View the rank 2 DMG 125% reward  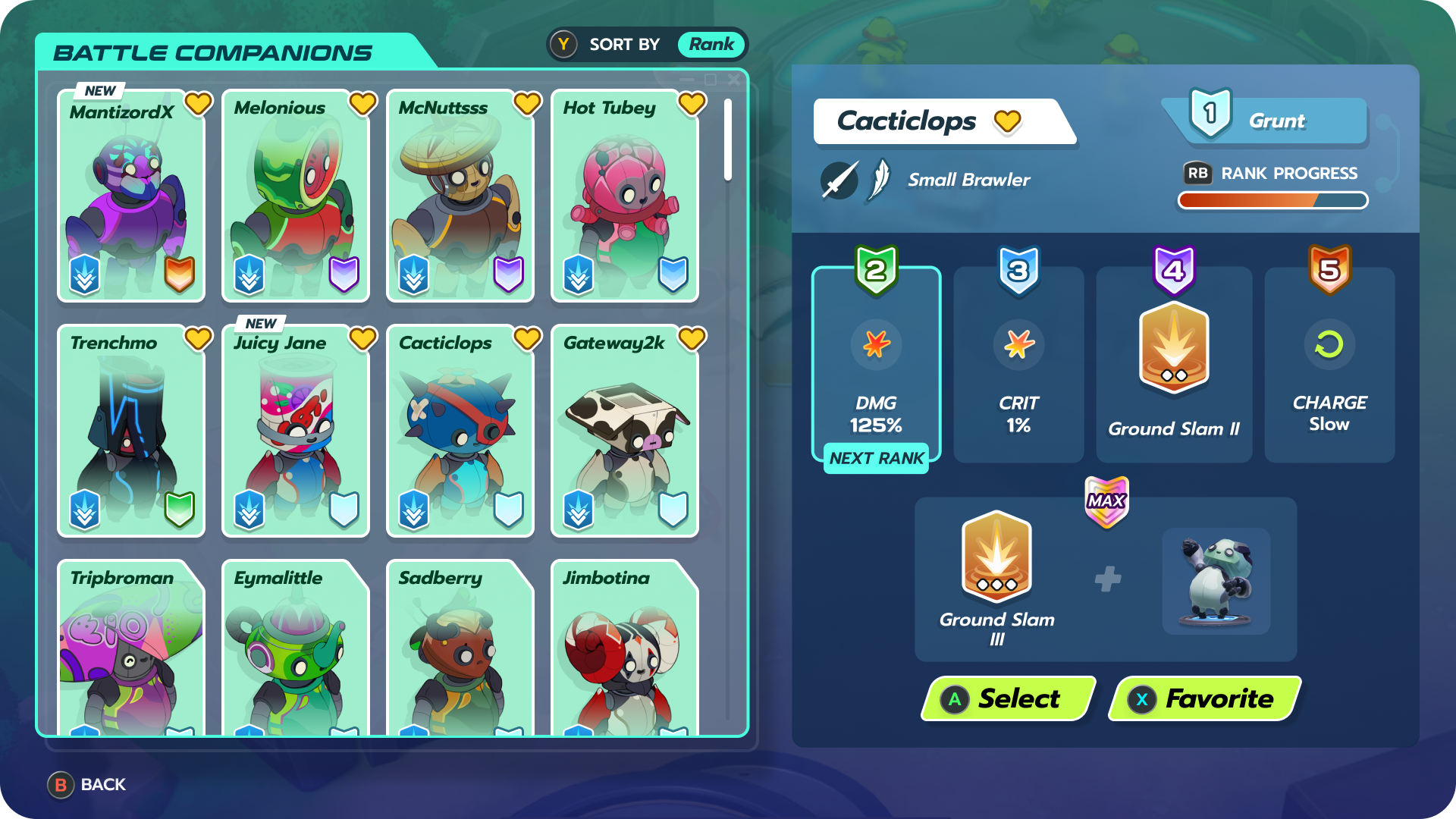click(x=876, y=366)
